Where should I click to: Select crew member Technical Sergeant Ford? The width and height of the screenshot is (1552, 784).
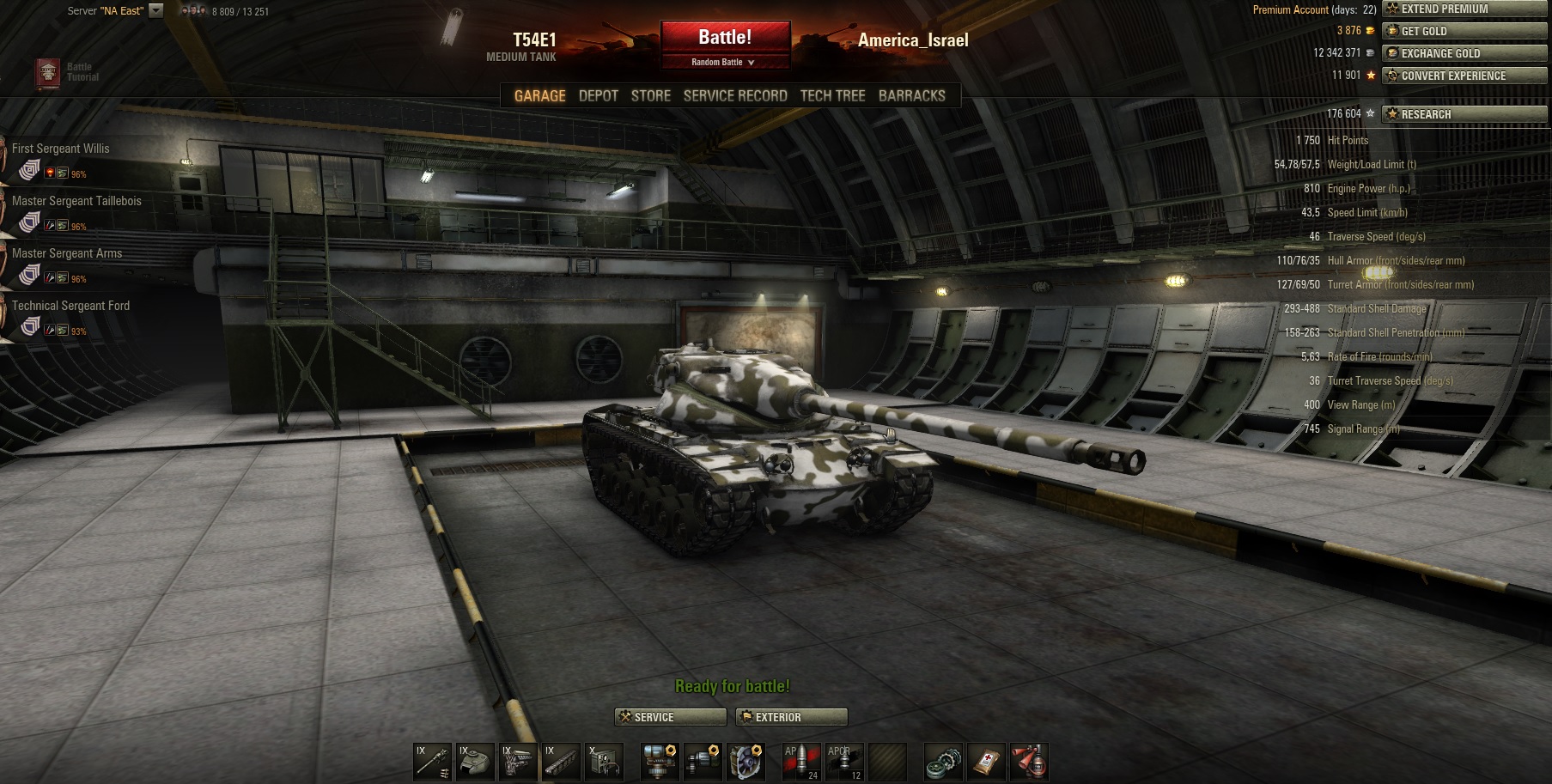coord(70,307)
